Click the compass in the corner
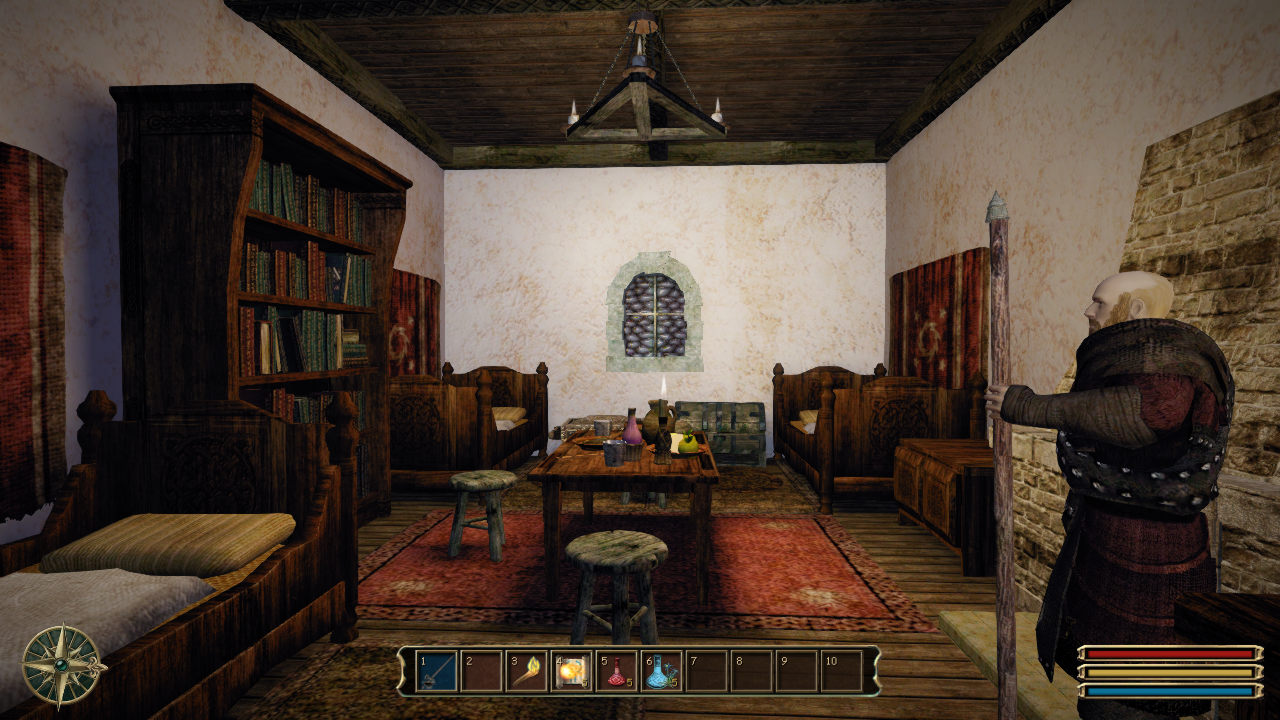 coord(63,664)
